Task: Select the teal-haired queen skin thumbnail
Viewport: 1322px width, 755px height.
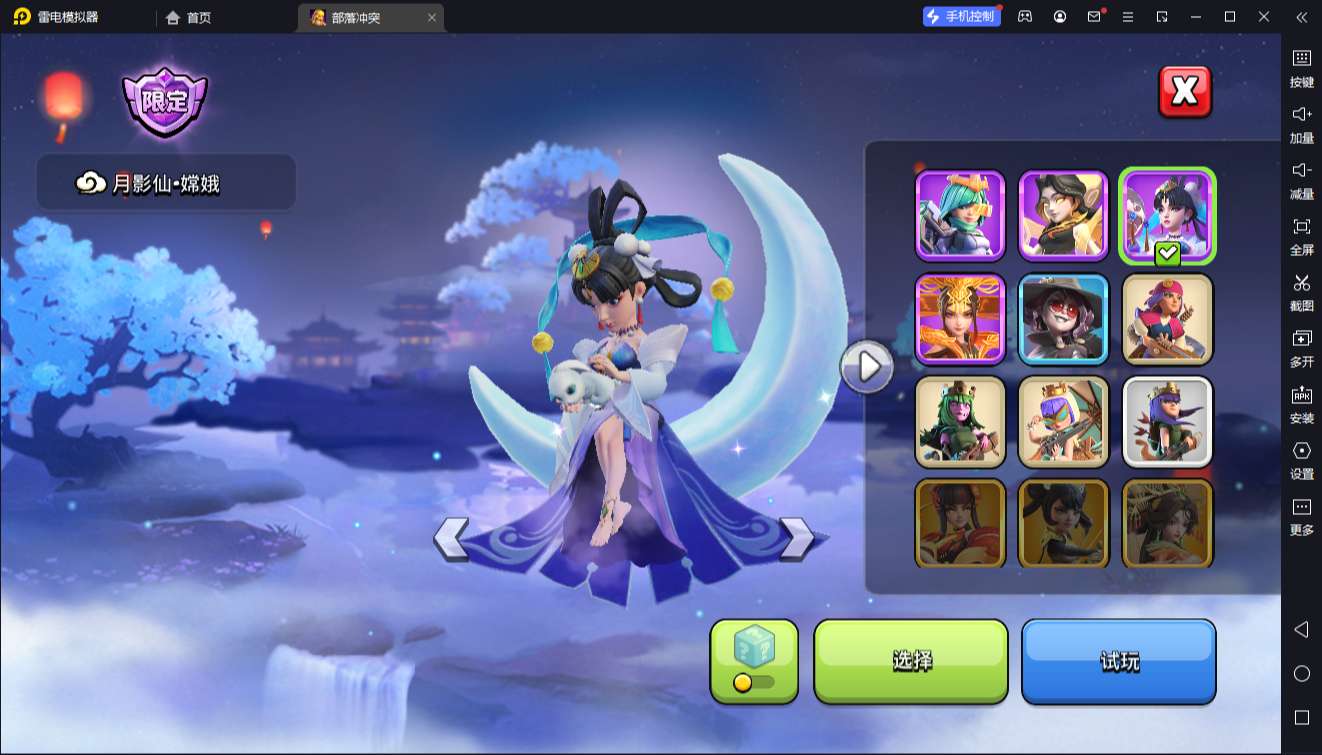Action: 960,215
